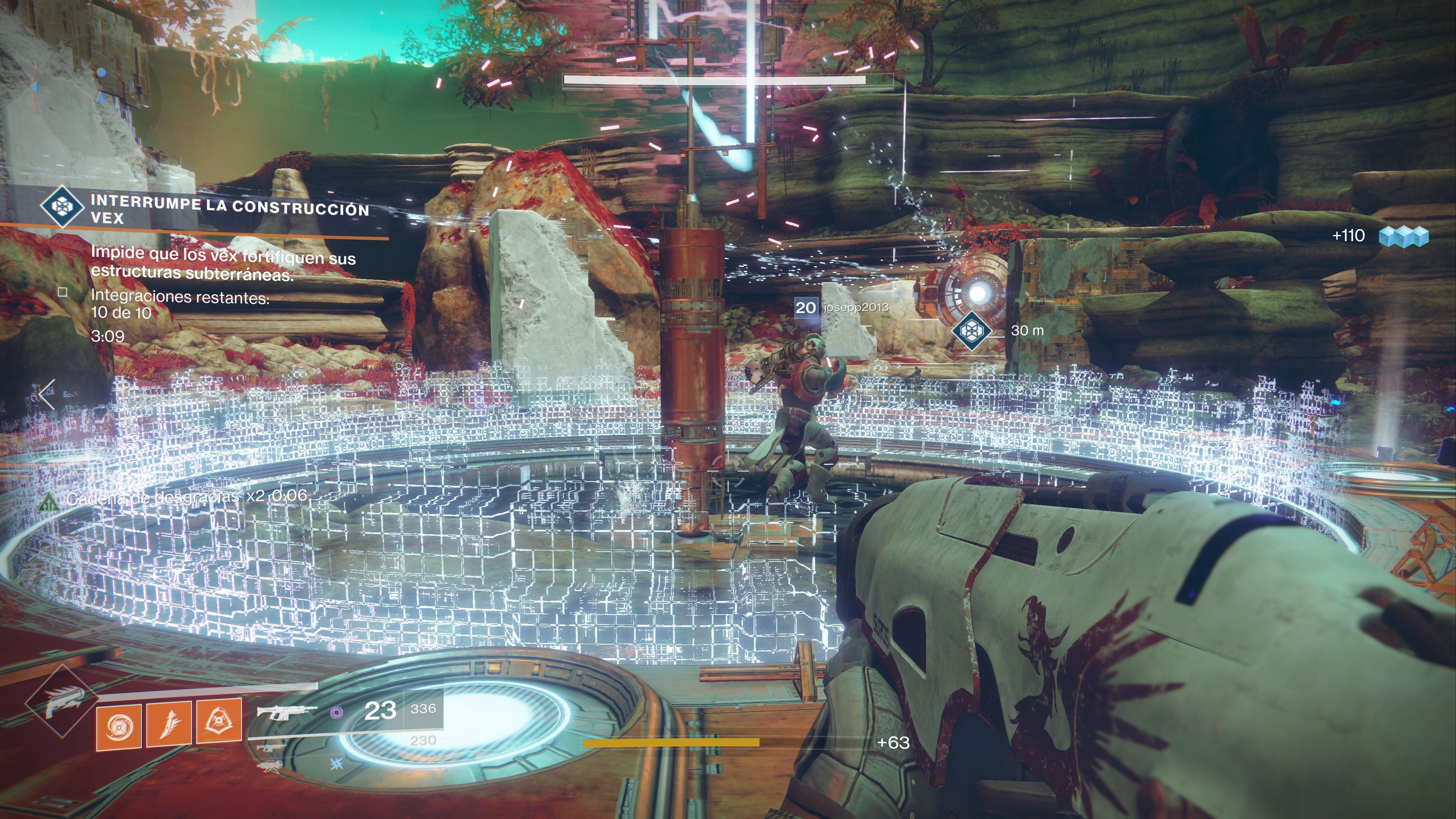Viewport: 1456px width, 819px height.
Task: Select the objective waypoint marker at 30 m
Action: tap(971, 329)
